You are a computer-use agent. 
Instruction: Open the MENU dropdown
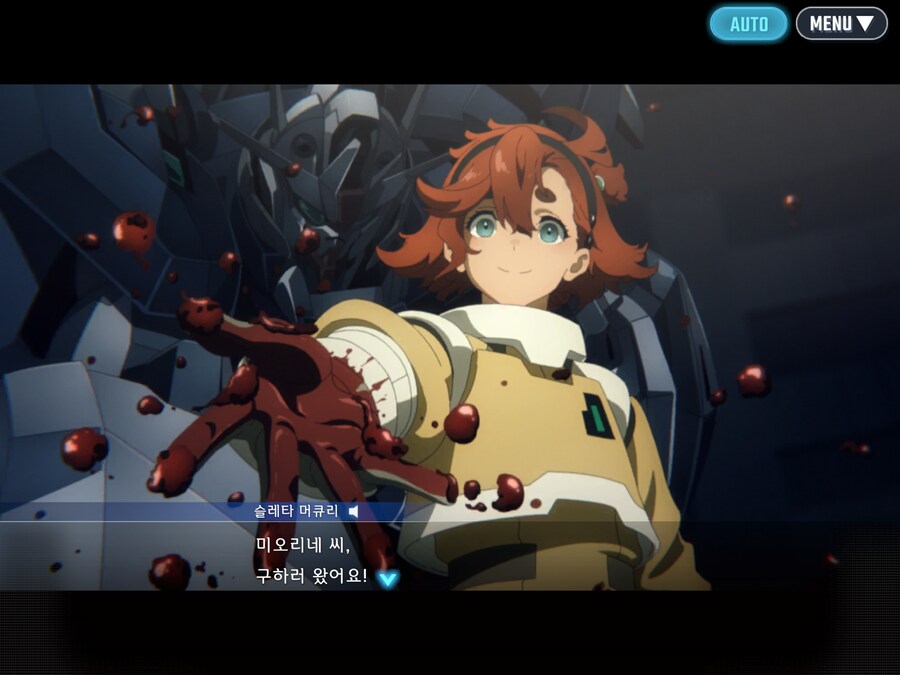click(x=841, y=24)
